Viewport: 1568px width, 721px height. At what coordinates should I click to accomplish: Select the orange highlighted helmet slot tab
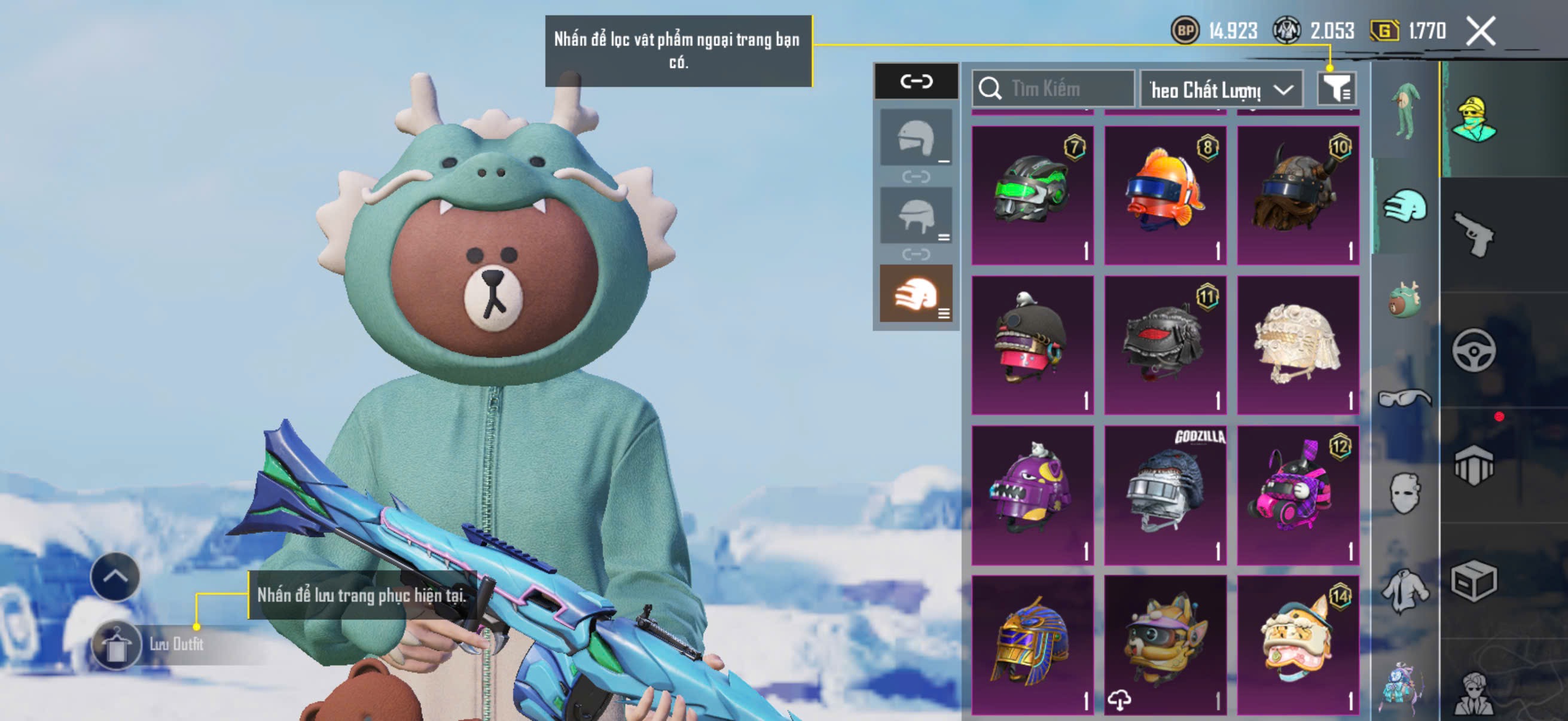click(x=916, y=294)
